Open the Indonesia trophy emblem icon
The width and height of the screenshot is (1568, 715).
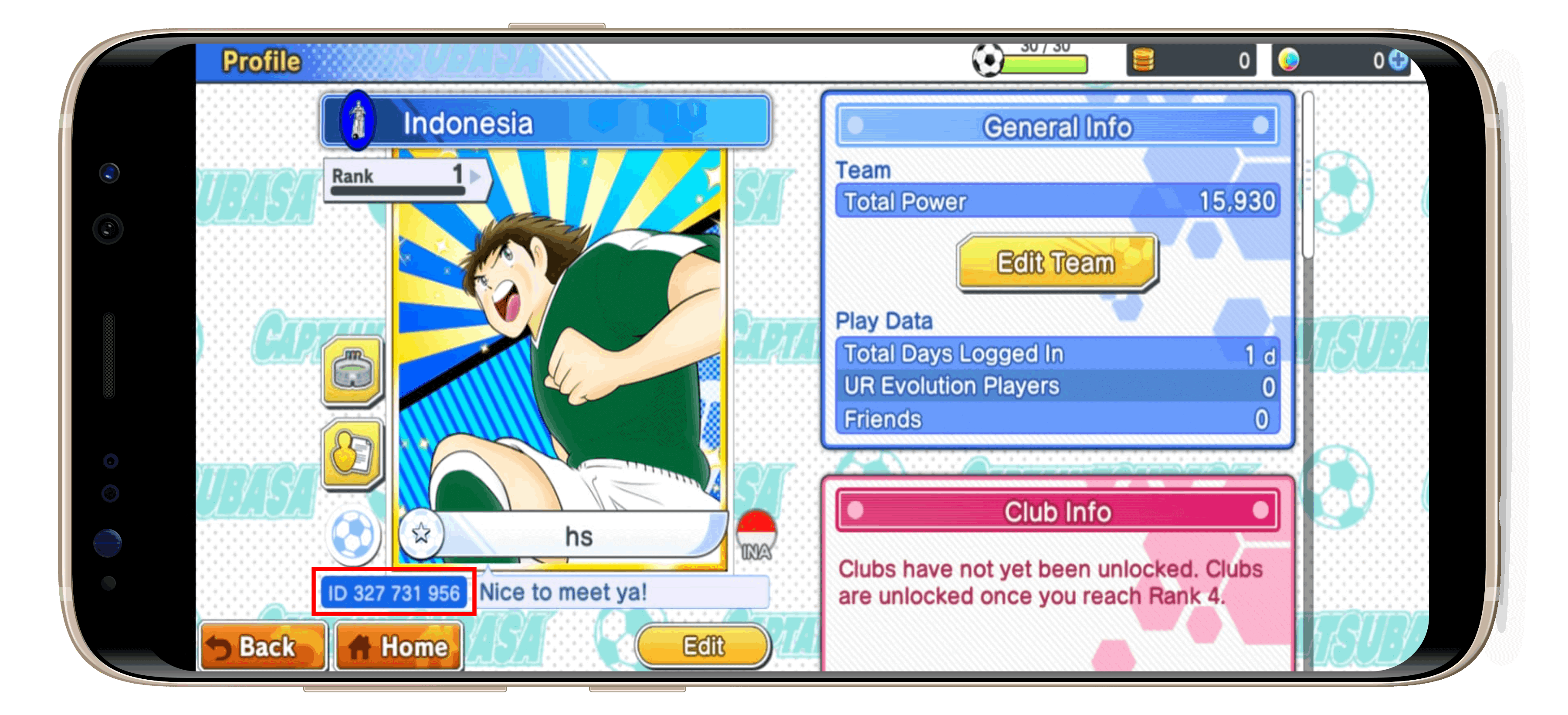tap(358, 120)
